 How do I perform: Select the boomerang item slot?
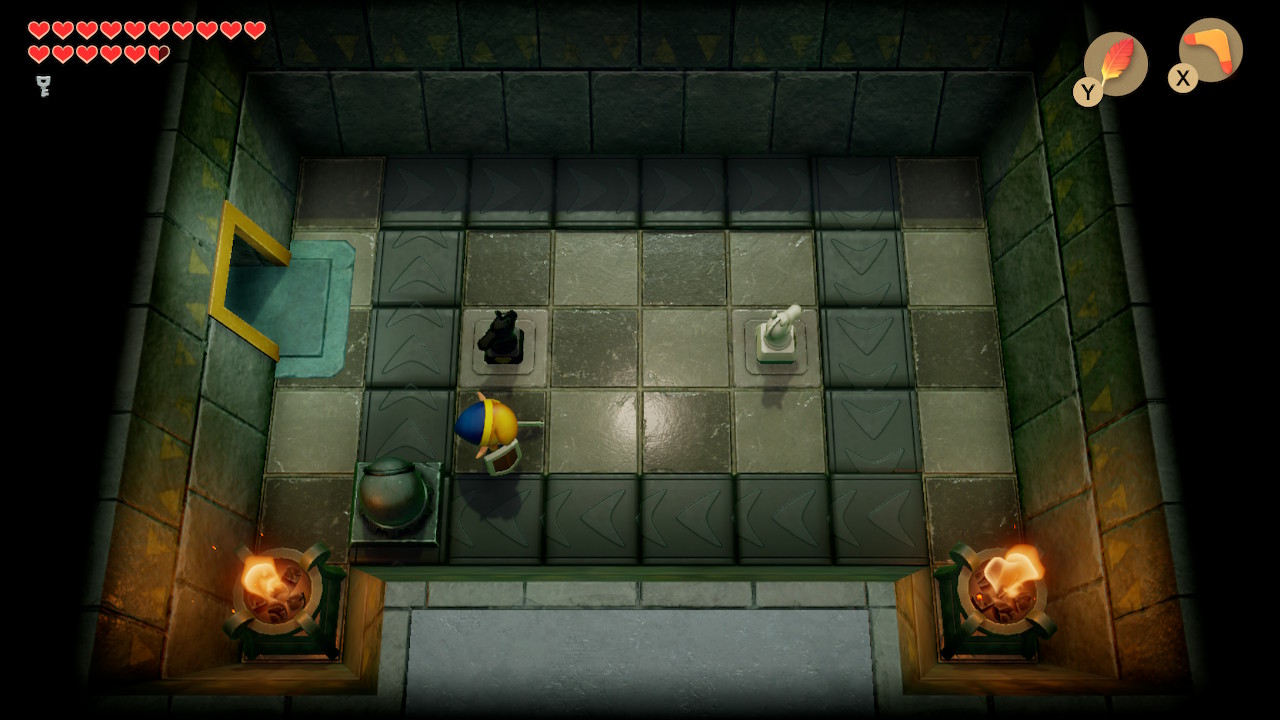pos(1210,50)
